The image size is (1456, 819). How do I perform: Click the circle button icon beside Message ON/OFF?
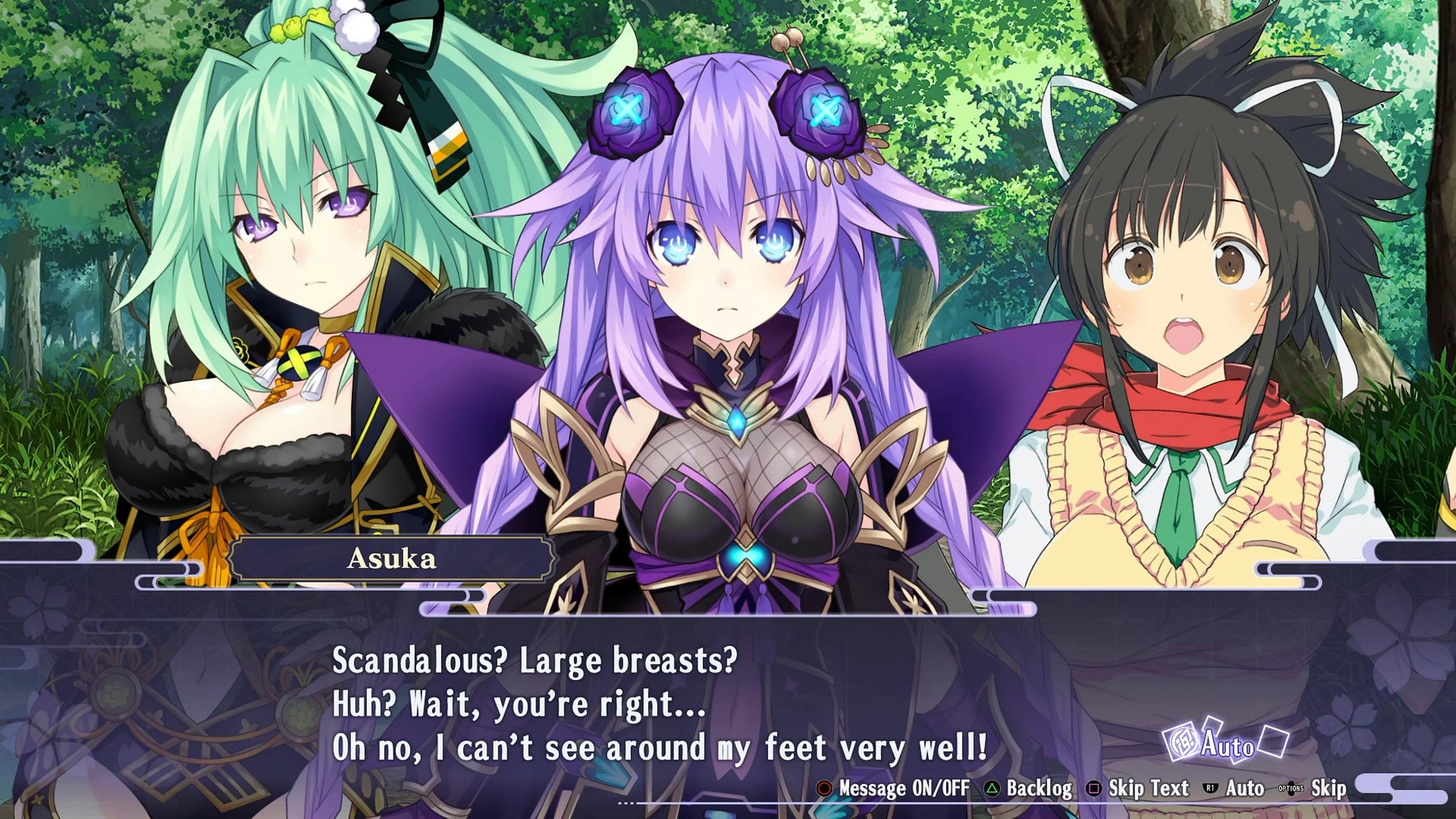825,788
